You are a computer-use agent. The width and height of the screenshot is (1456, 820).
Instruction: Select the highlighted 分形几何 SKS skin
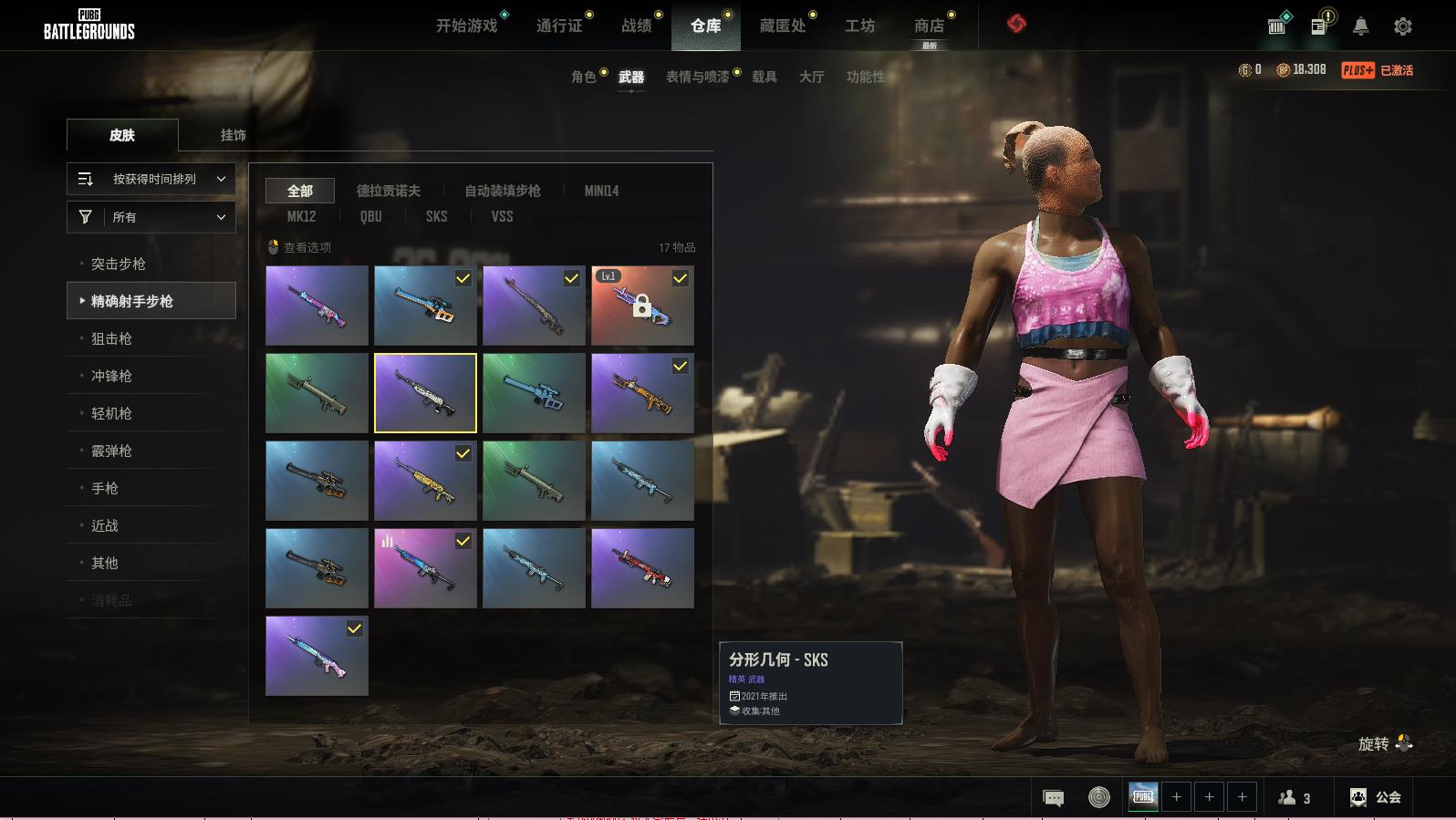(425, 393)
